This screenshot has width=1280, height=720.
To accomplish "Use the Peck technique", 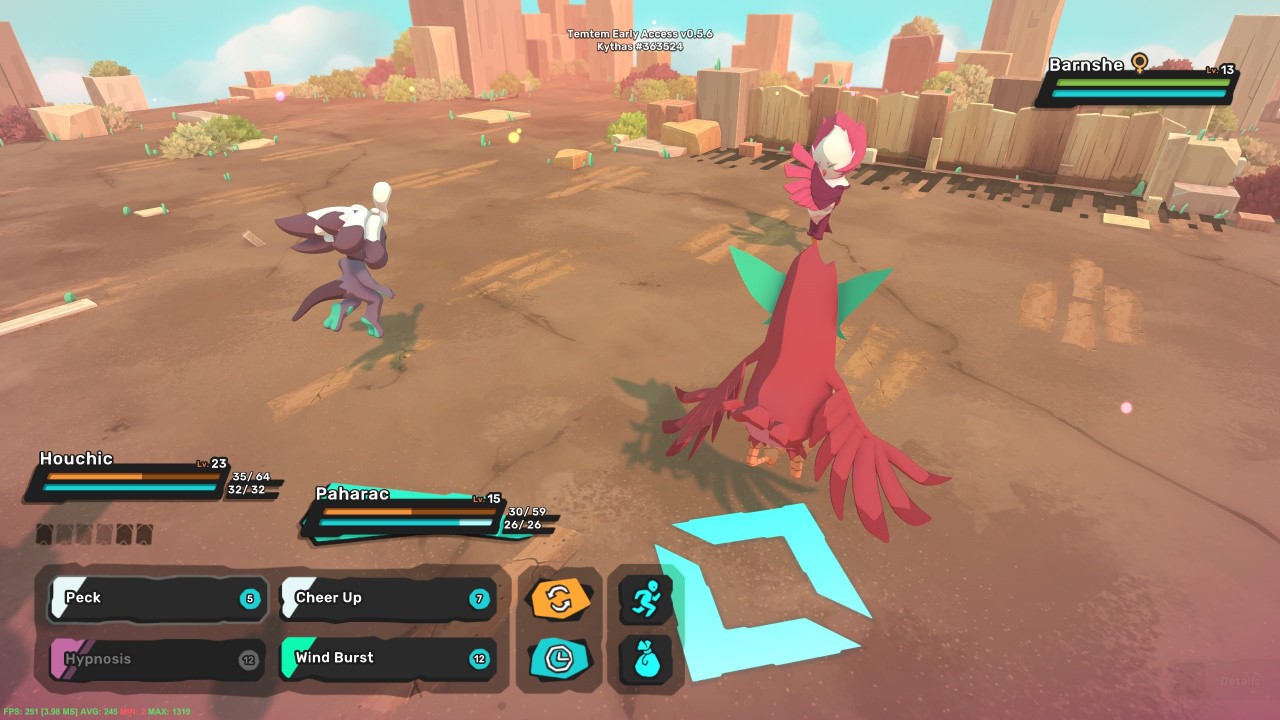I will 155,597.
